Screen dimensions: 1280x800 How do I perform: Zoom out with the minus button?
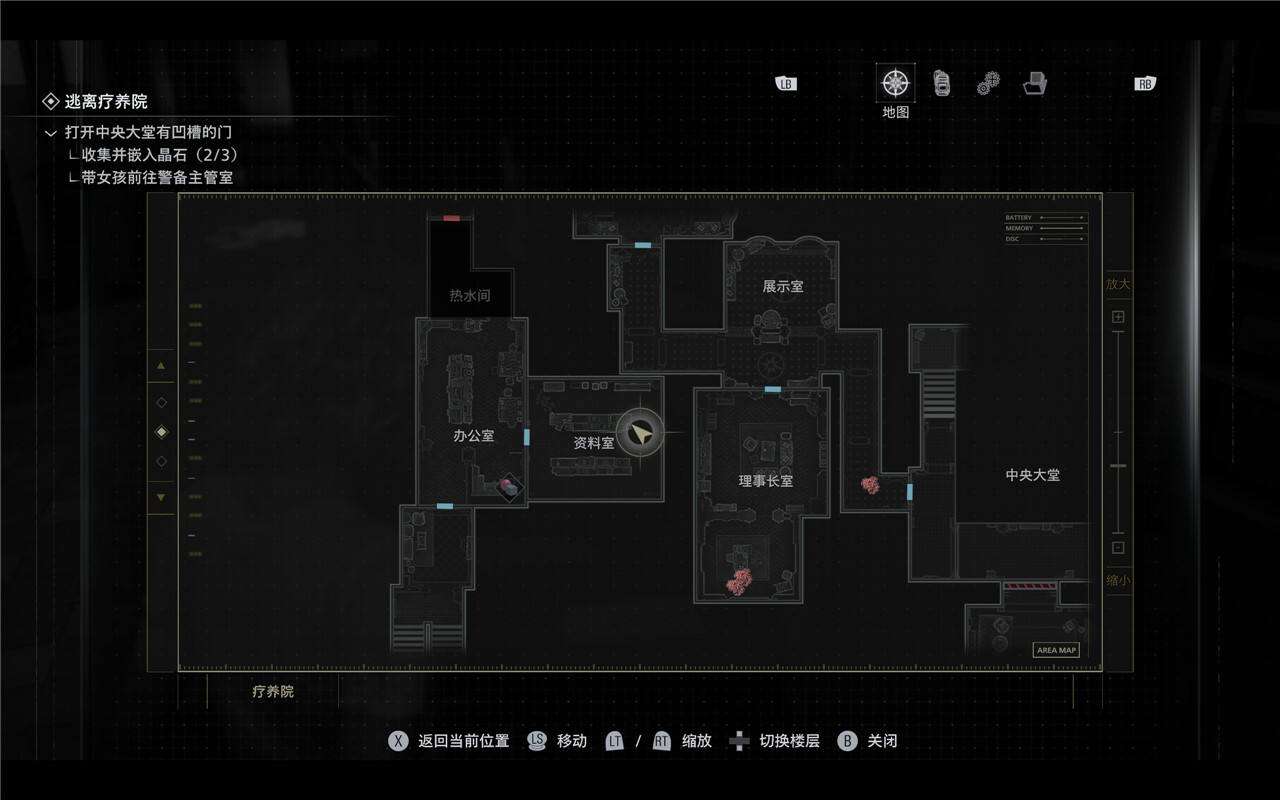1118,547
